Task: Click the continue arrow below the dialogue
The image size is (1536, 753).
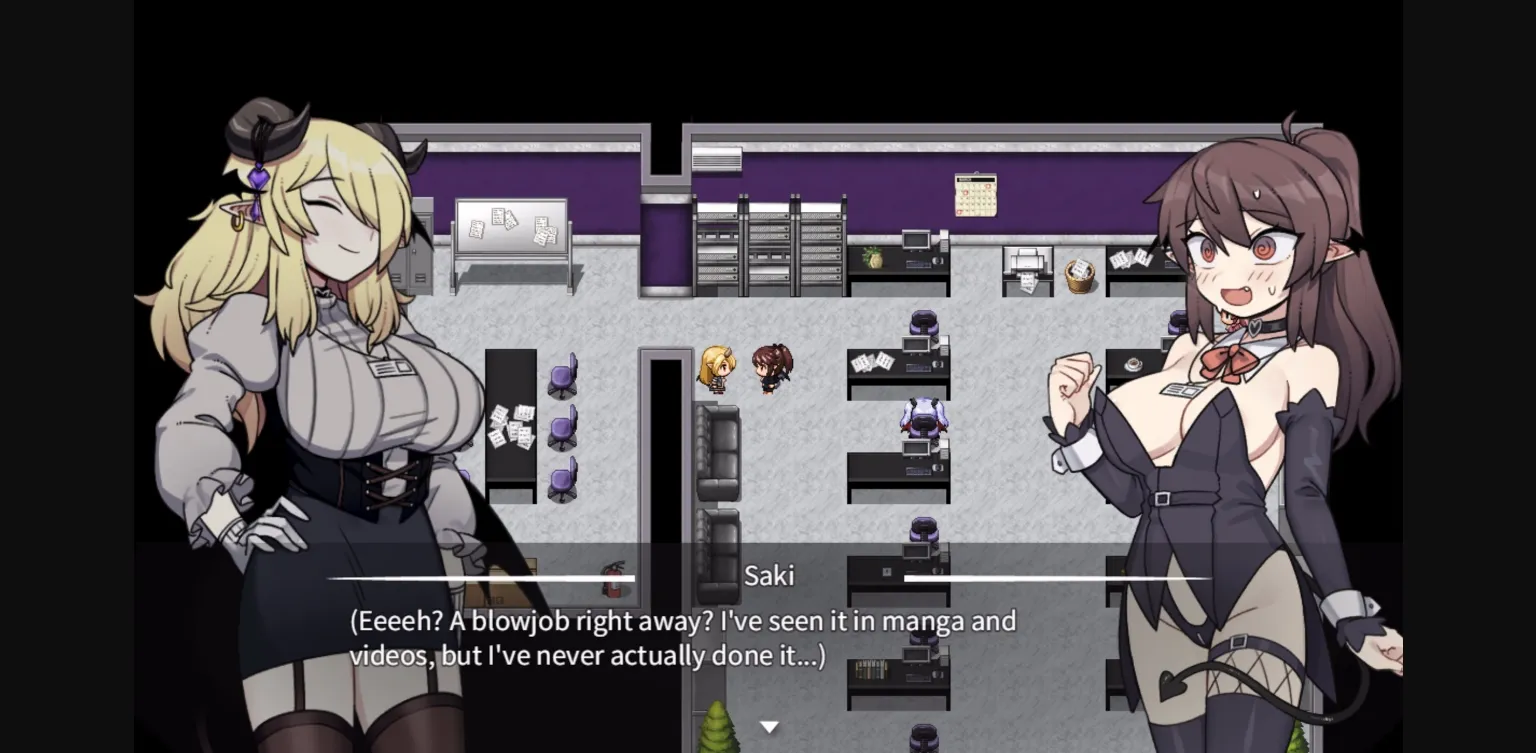Action: coord(769,726)
